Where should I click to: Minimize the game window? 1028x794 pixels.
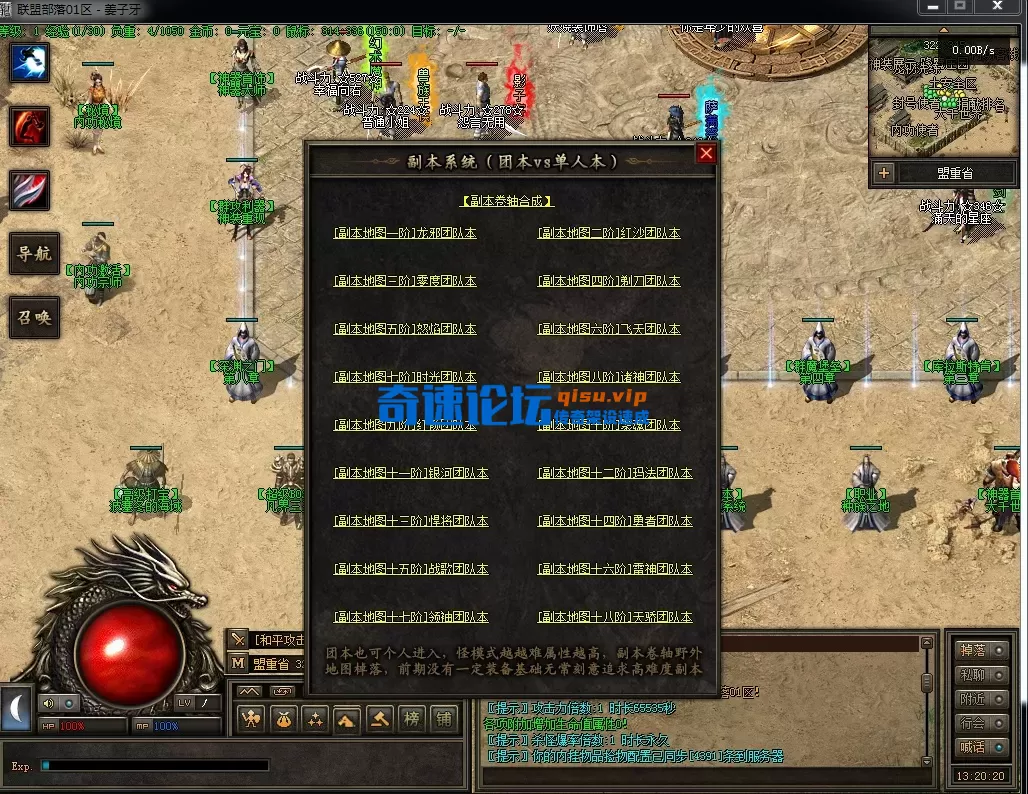(932, 6)
